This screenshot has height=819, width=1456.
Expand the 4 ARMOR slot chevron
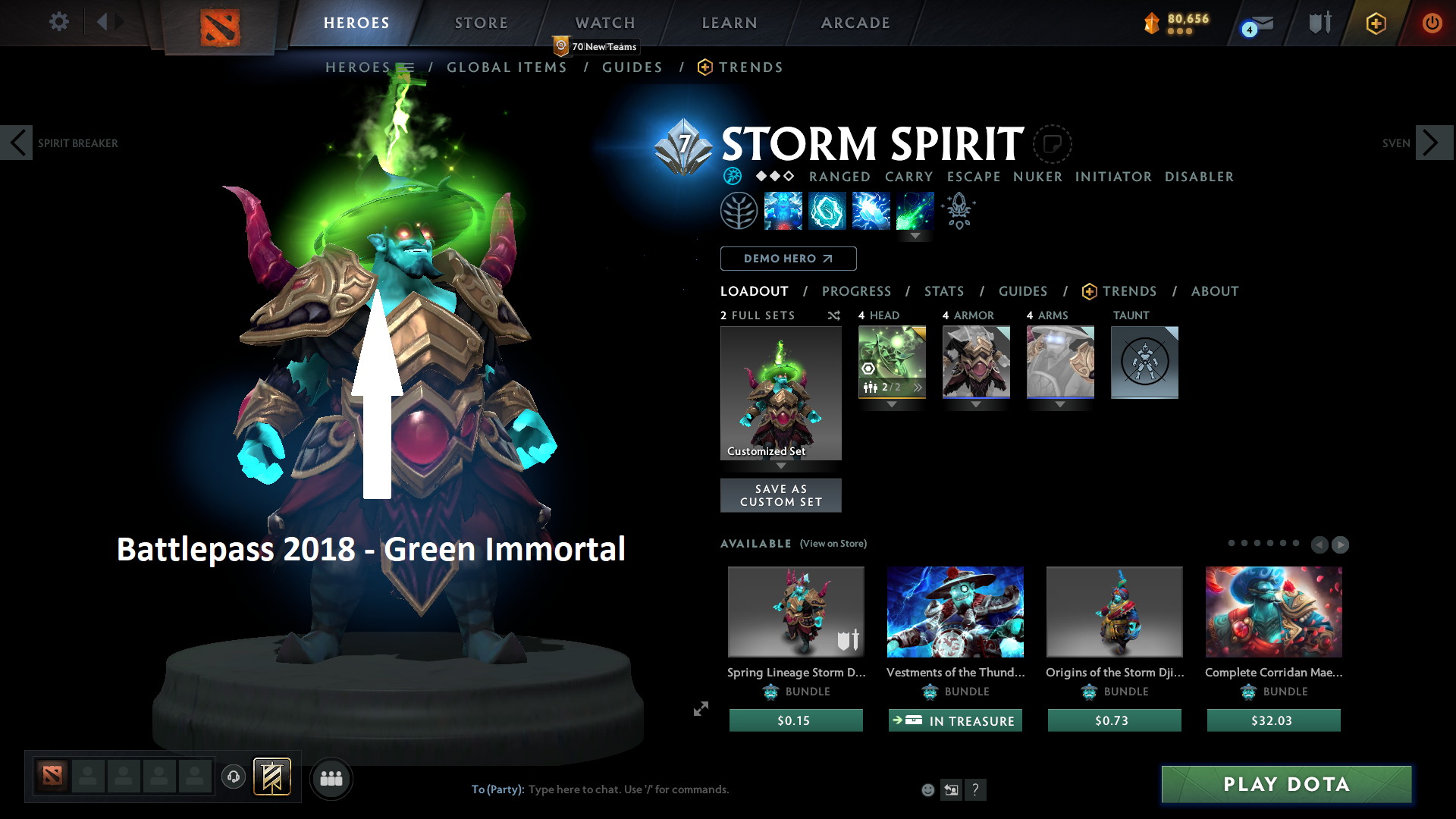976,405
